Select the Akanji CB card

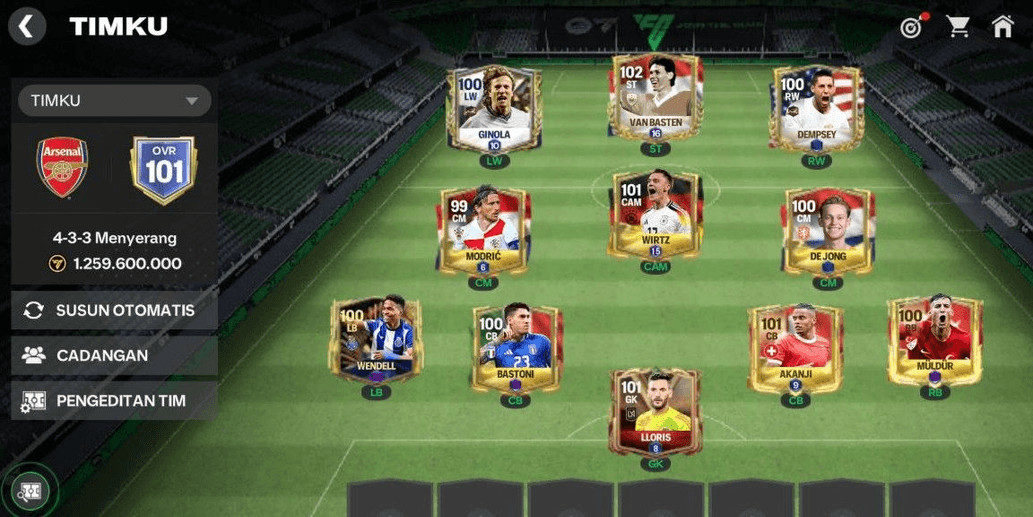click(x=795, y=347)
